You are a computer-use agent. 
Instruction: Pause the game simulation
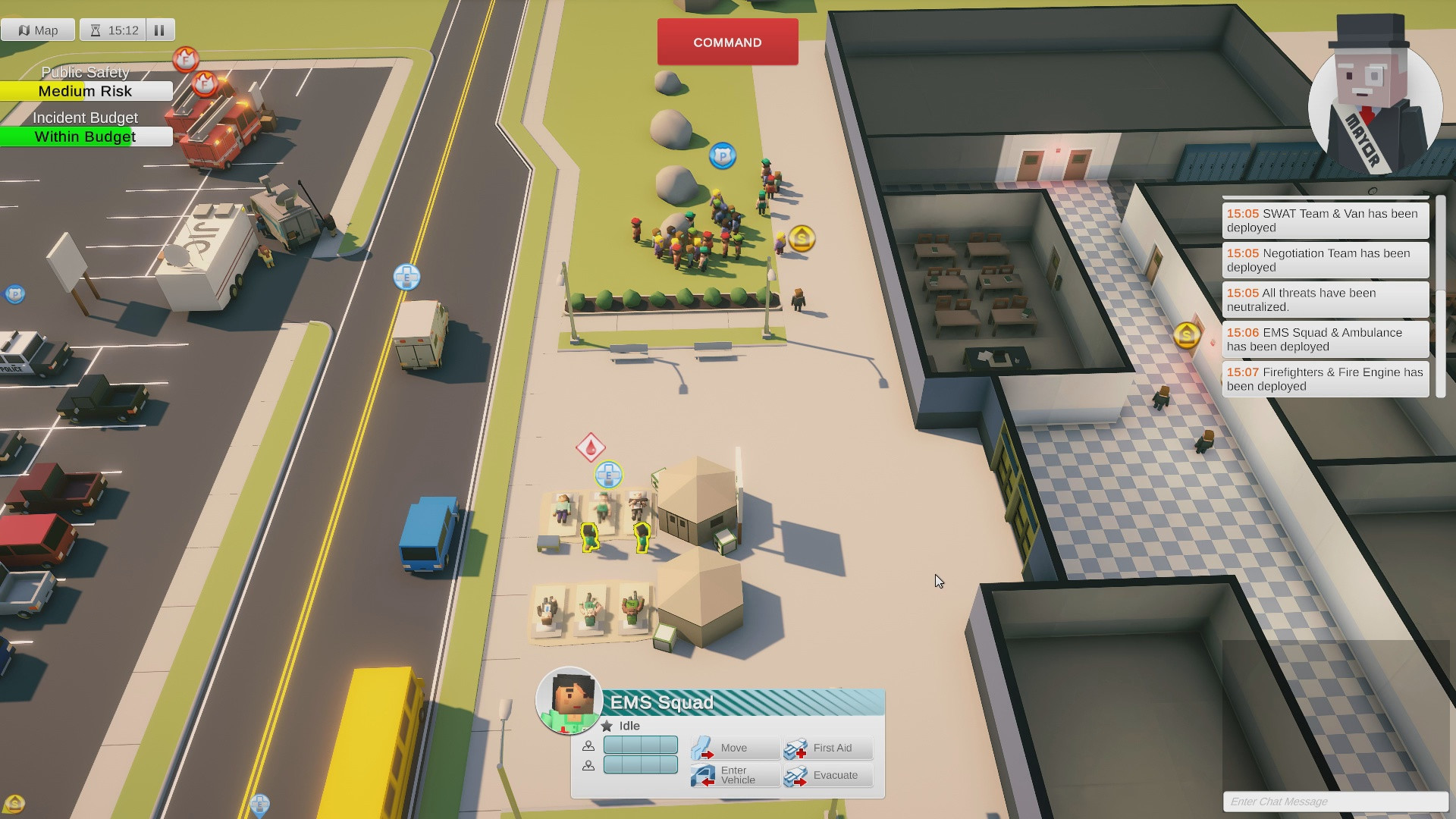pyautogui.click(x=159, y=30)
